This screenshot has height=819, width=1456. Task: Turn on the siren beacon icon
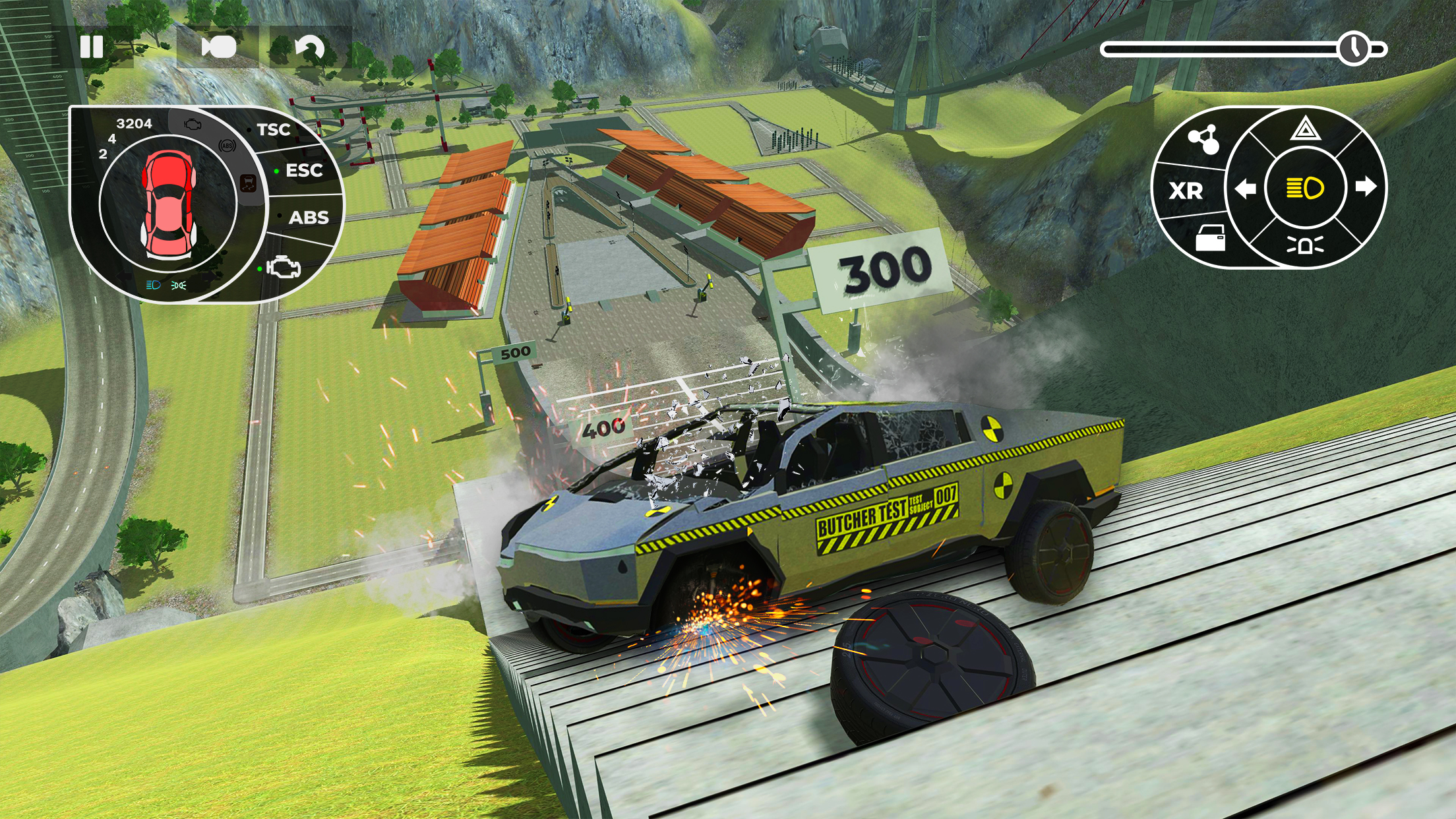coord(1306,245)
